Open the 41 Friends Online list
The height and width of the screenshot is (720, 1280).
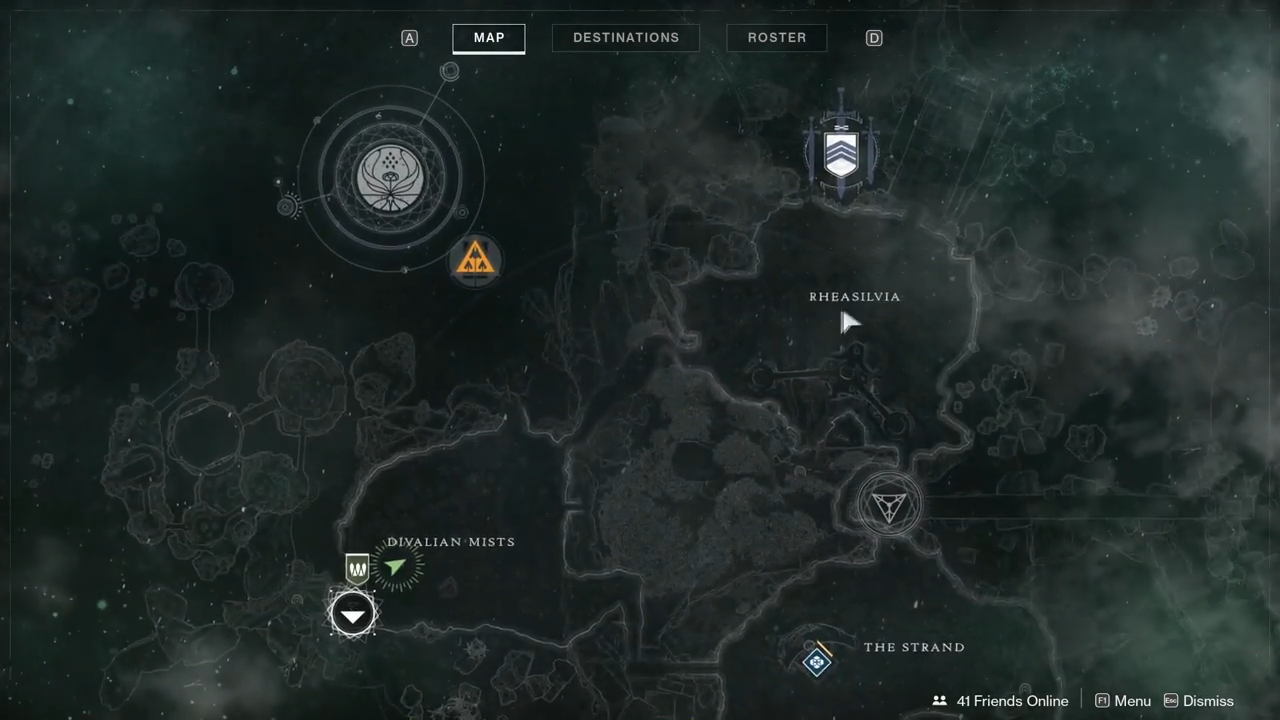[1000, 701]
